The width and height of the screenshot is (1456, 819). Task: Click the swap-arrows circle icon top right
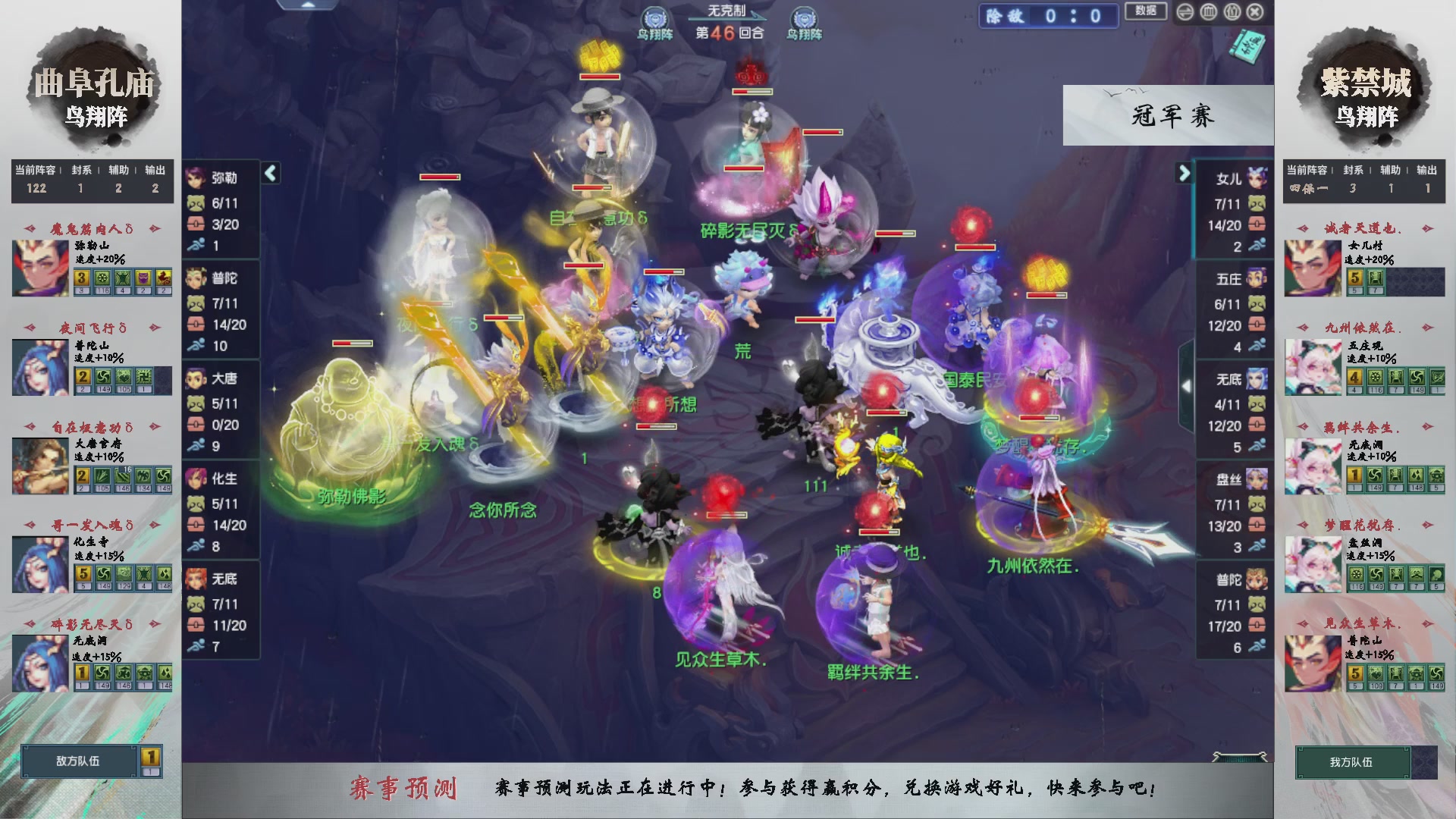[x=1185, y=11]
